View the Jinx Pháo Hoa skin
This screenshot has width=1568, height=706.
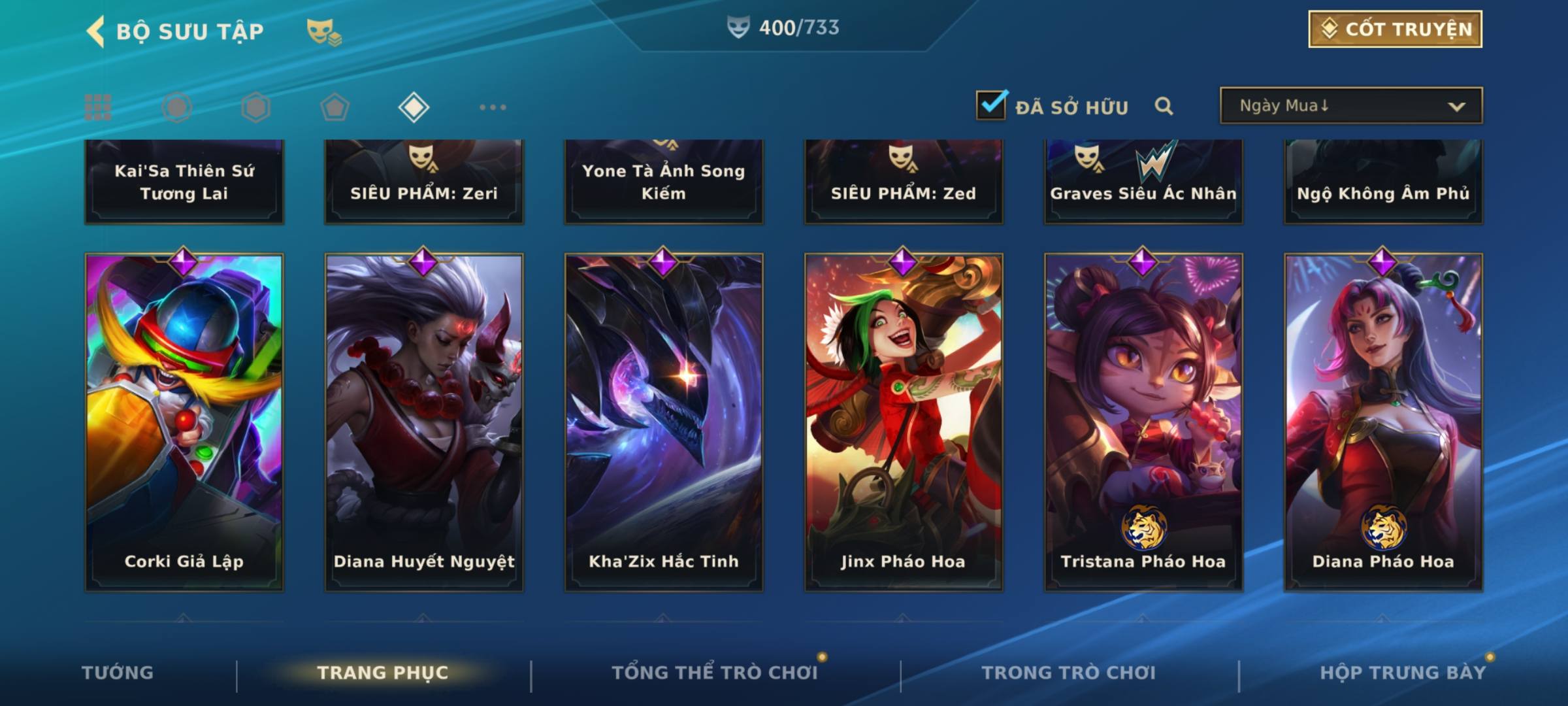904,422
